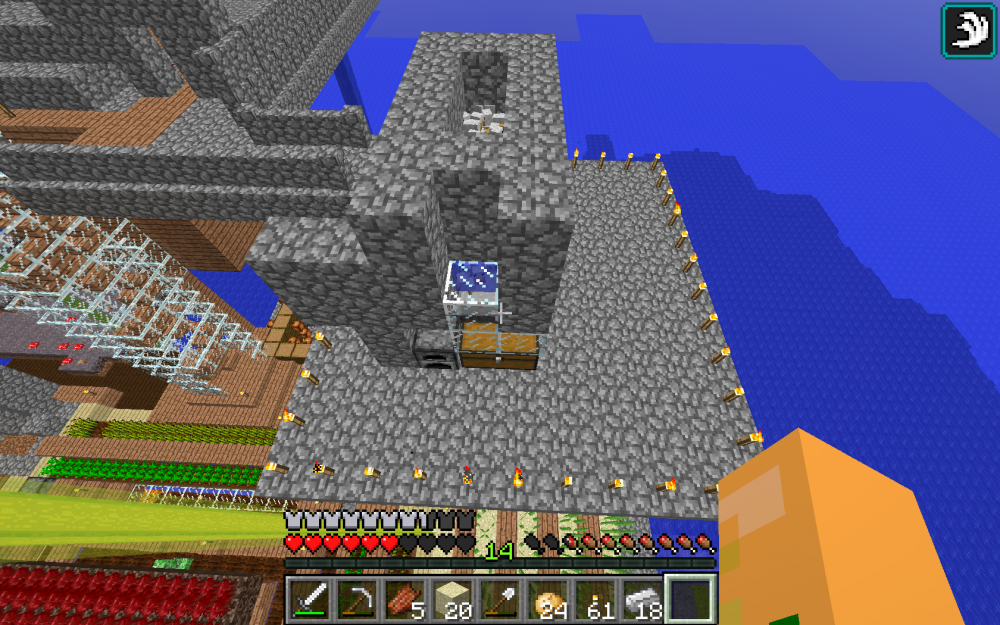The image size is (1000, 625).
Task: Select the pickaxe hotbar slot
Action: point(357,598)
